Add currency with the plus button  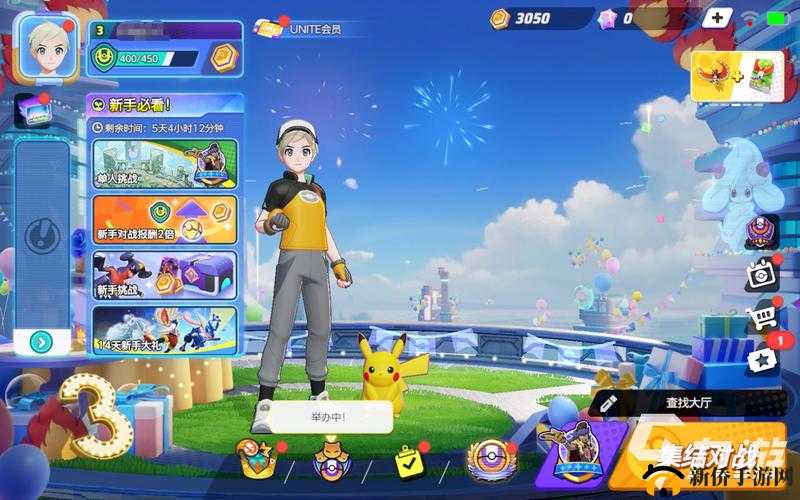[716, 17]
